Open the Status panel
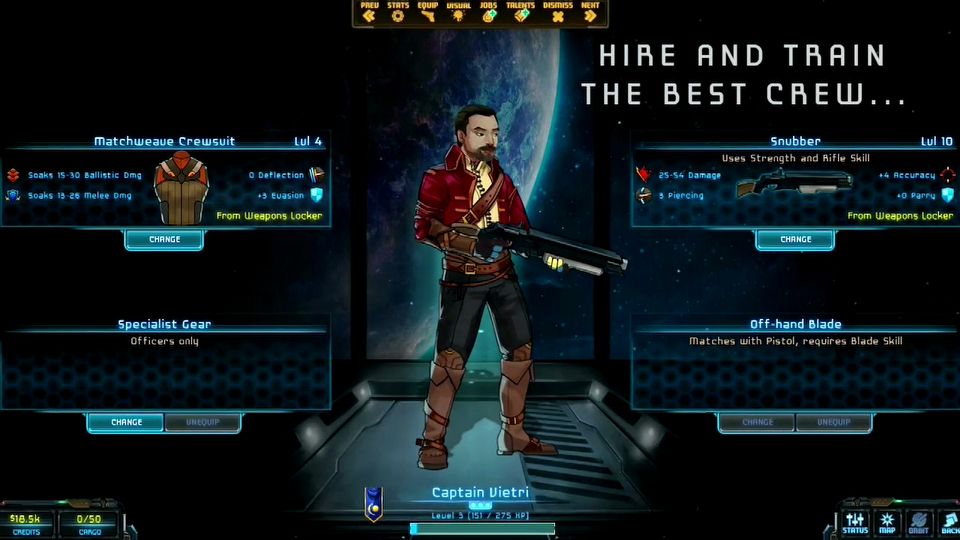This screenshot has height=540, width=960. click(855, 523)
